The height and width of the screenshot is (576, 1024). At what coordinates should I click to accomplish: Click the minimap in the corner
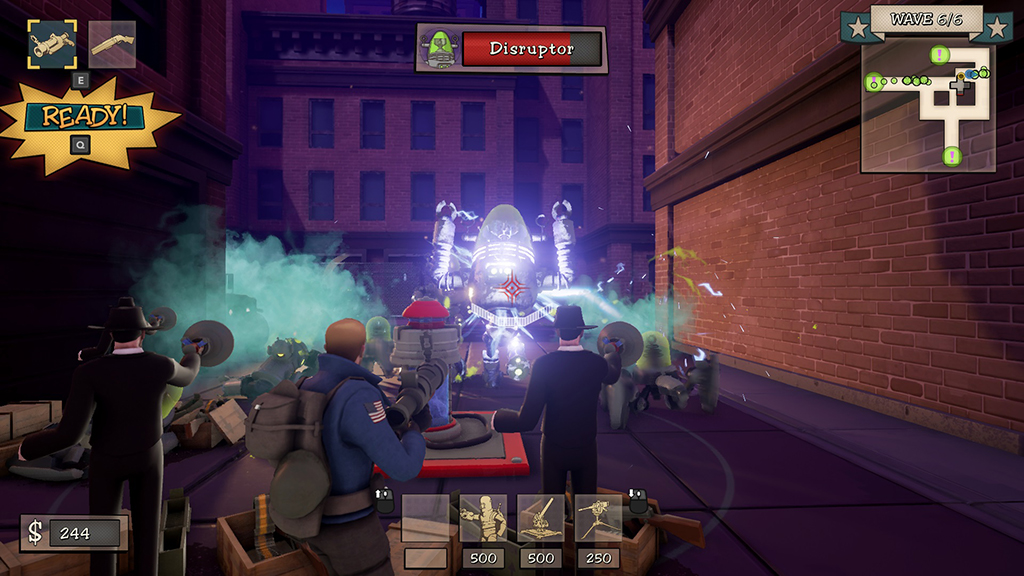coord(927,104)
